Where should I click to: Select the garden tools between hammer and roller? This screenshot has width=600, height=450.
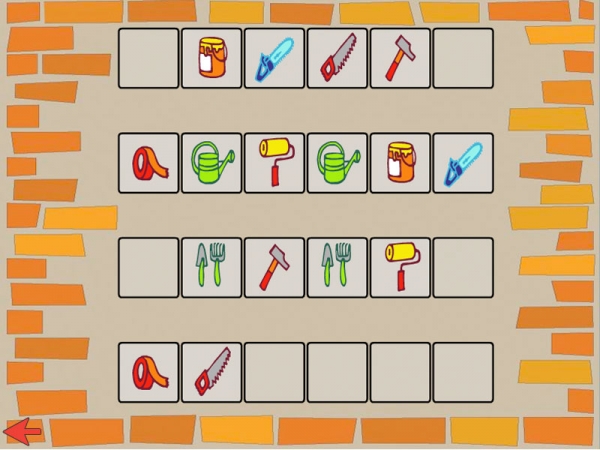pyautogui.click(x=337, y=267)
